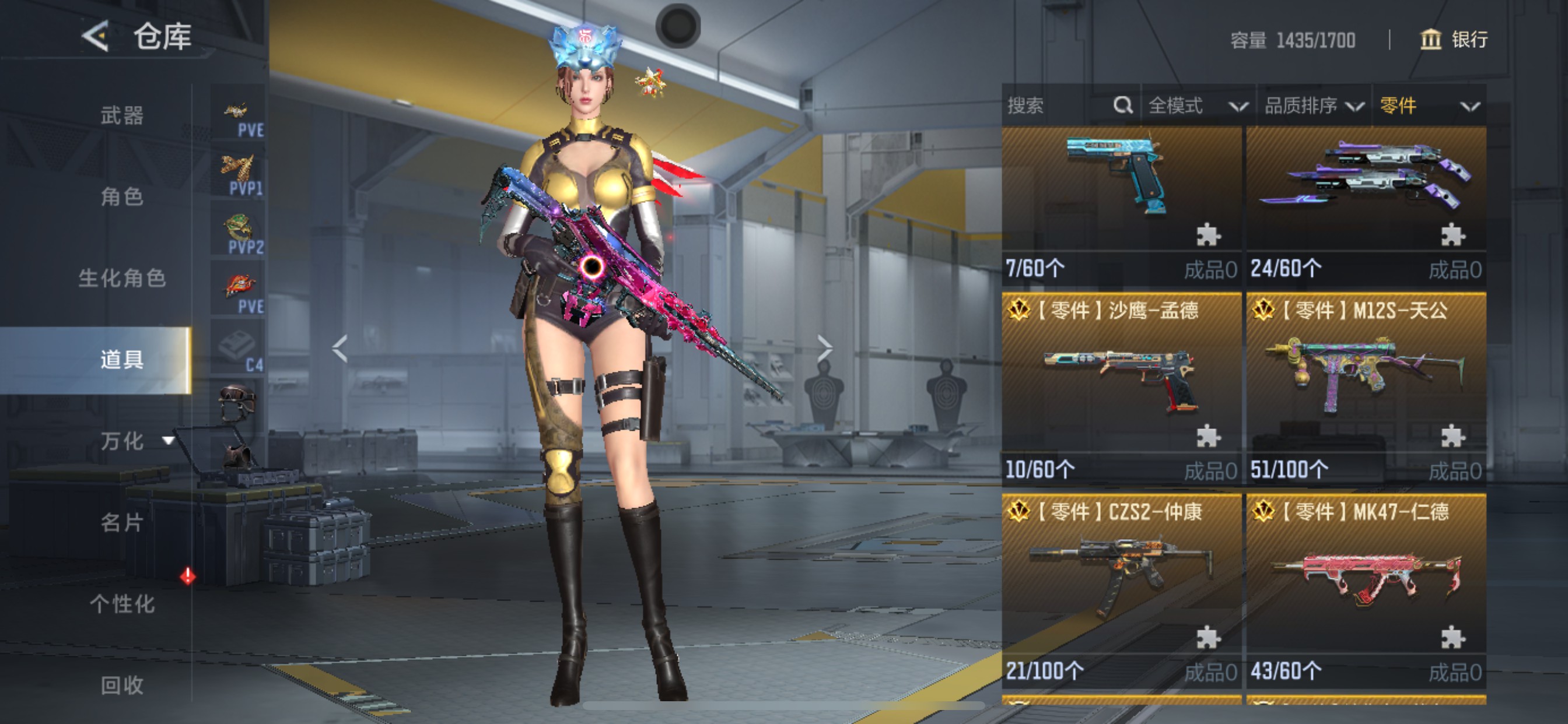Open the 角色 category
Viewport: 1568px width, 724px height.
(x=122, y=196)
